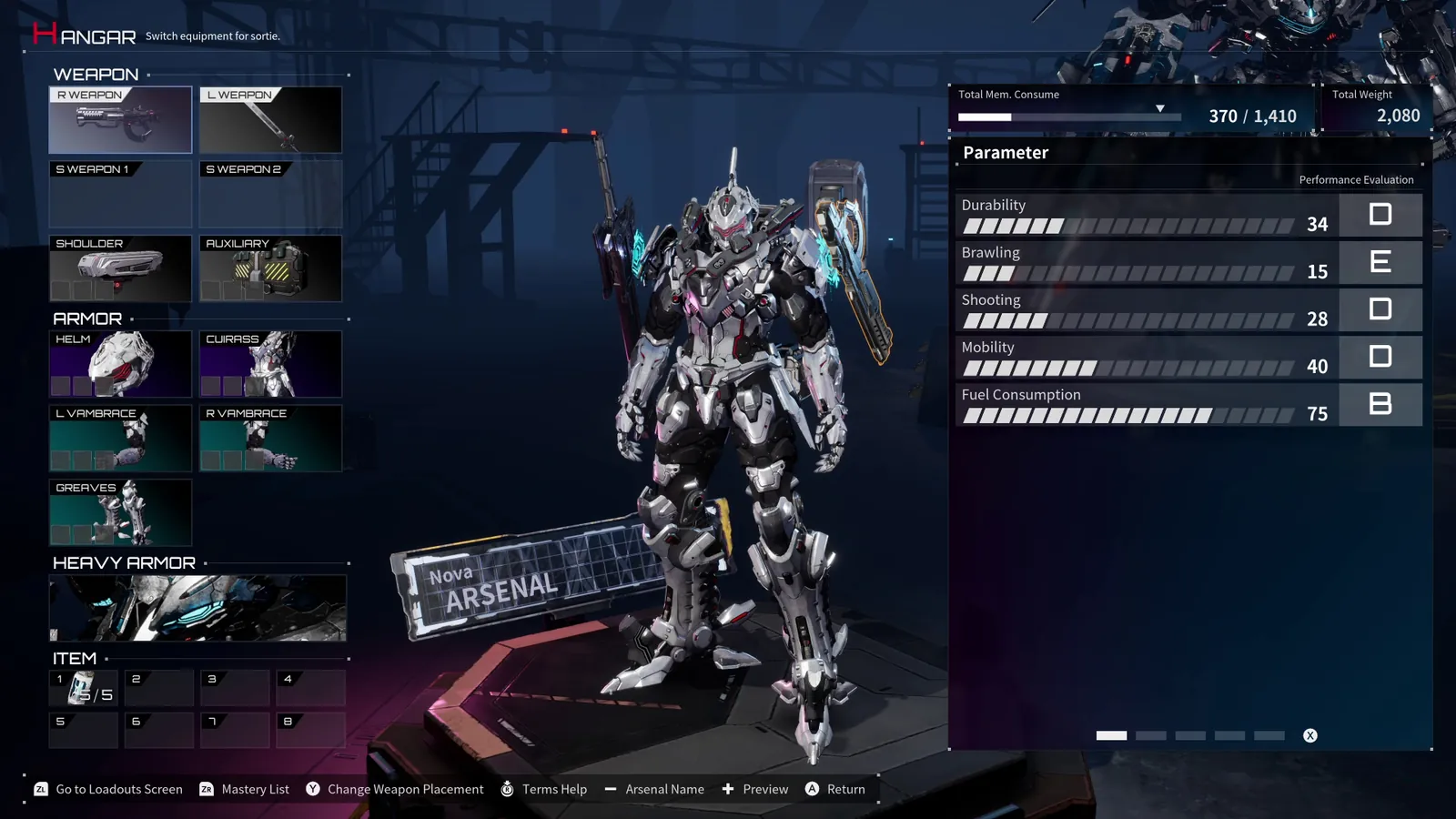
Task: Select the R Weapon rifle slot
Action: [119, 119]
